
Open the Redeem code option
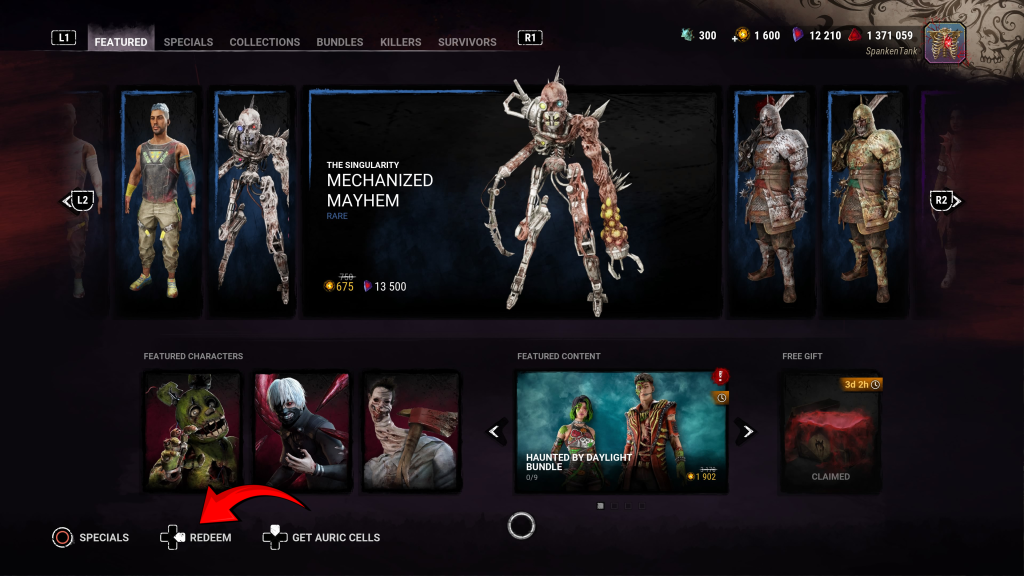[x=197, y=538]
